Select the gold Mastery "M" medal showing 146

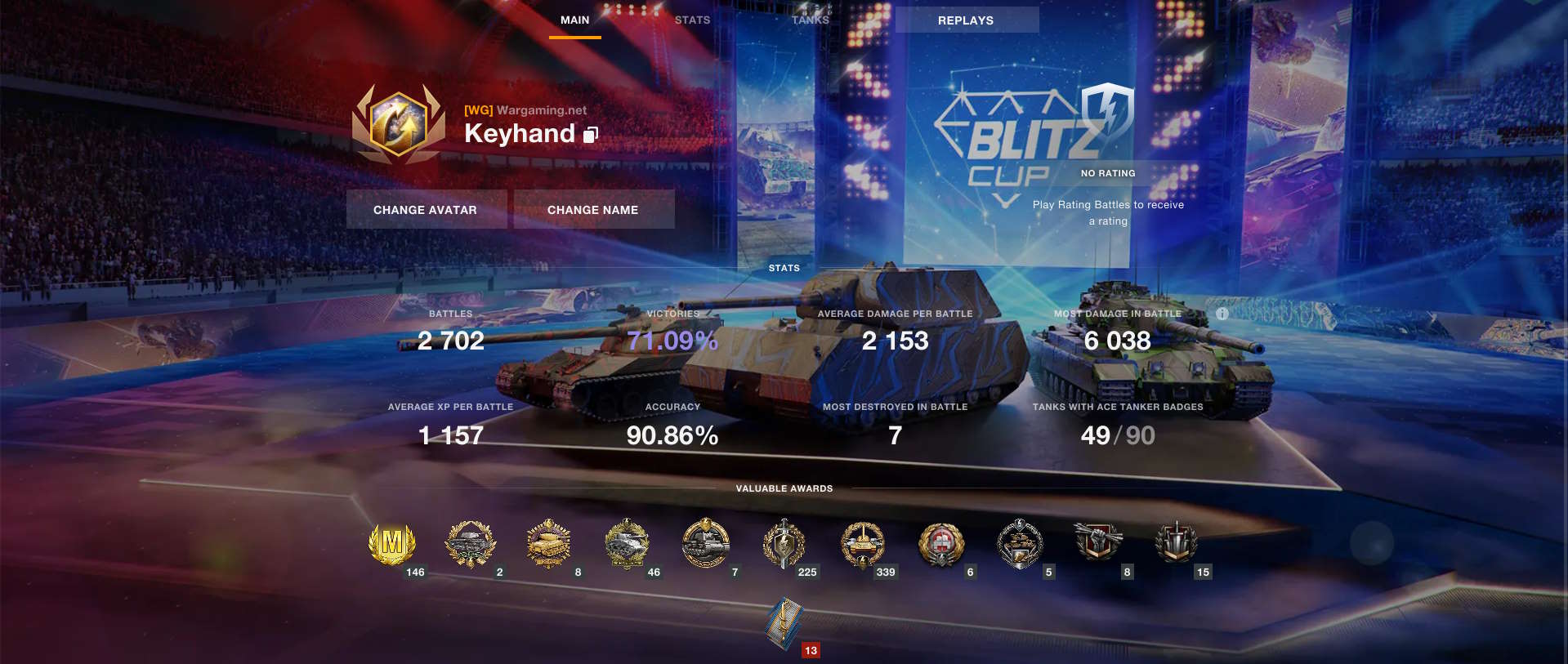tap(391, 543)
